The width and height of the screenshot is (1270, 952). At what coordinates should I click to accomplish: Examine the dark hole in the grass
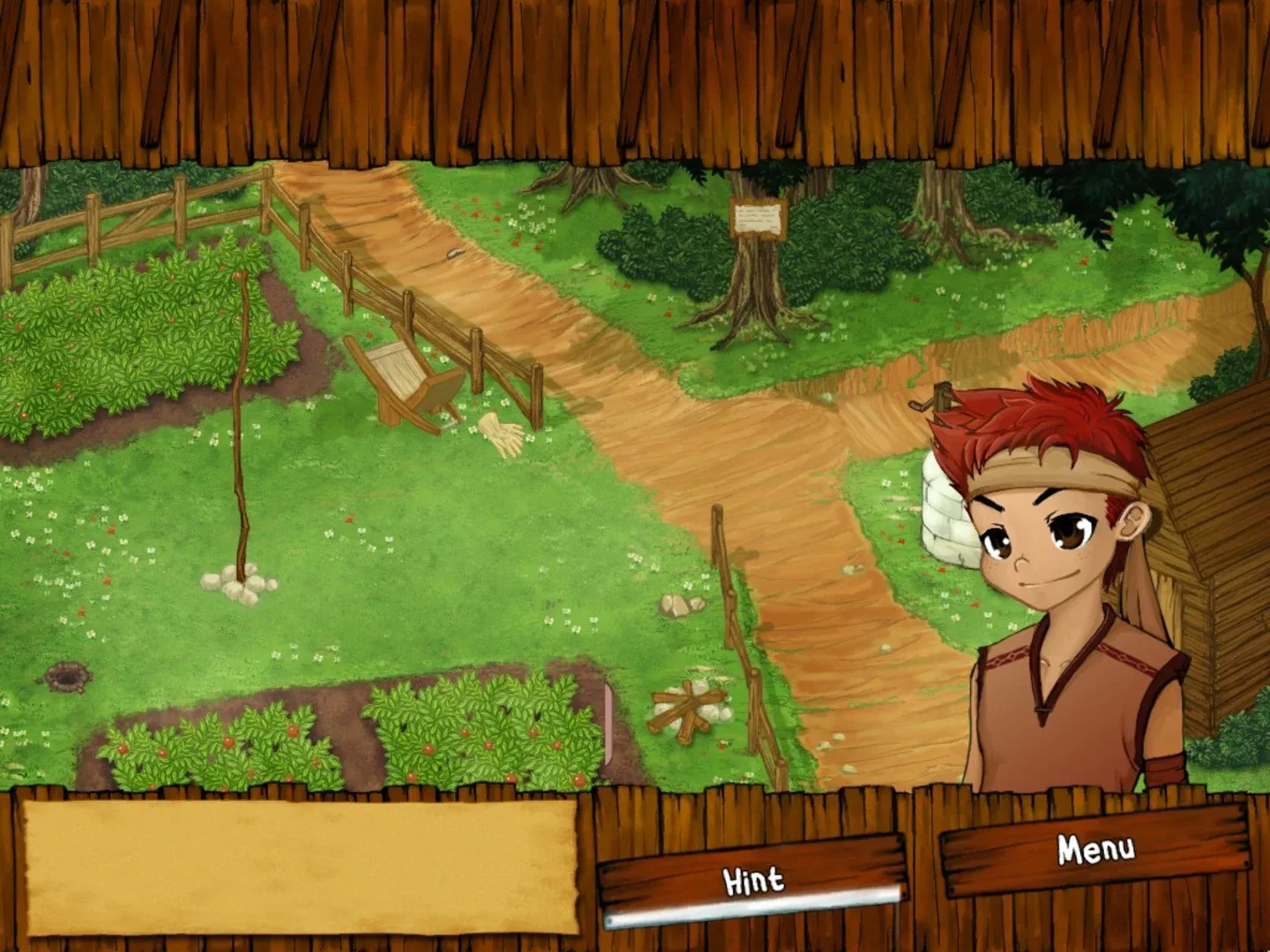tap(66, 679)
